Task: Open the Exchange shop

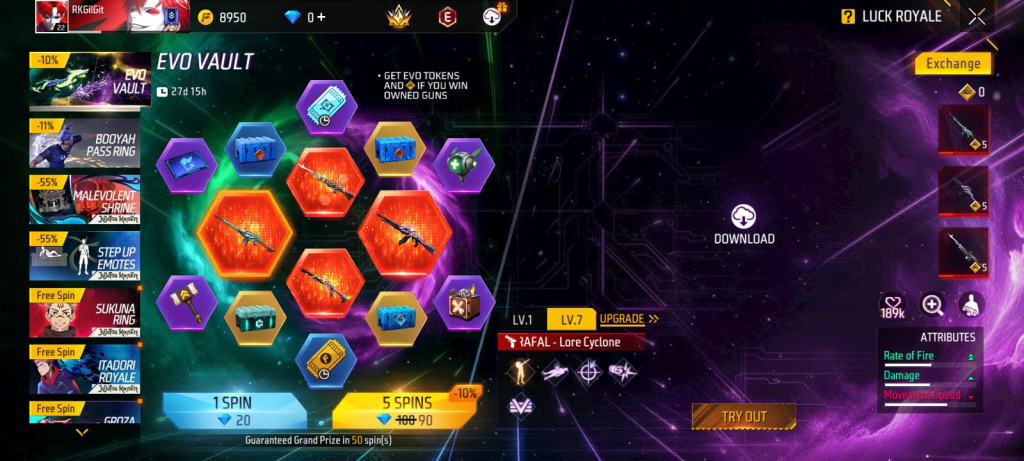Action: tap(952, 63)
